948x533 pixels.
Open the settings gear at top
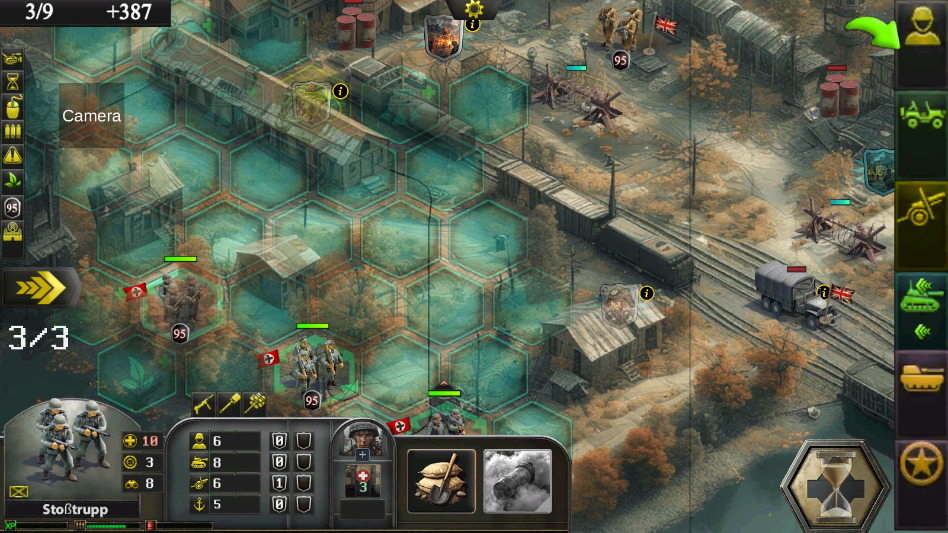(473, 9)
